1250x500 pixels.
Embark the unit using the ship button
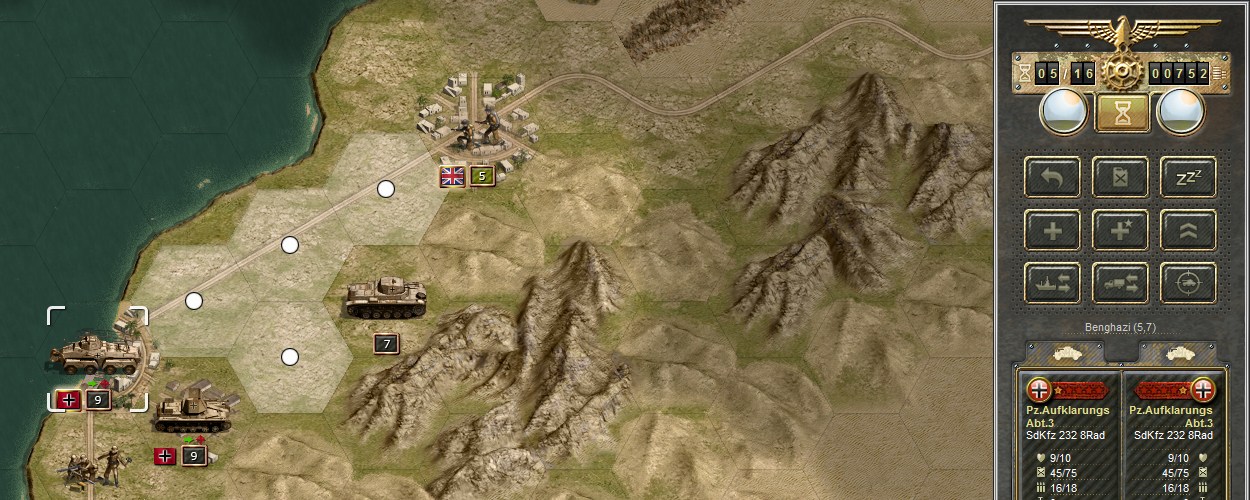[1052, 283]
